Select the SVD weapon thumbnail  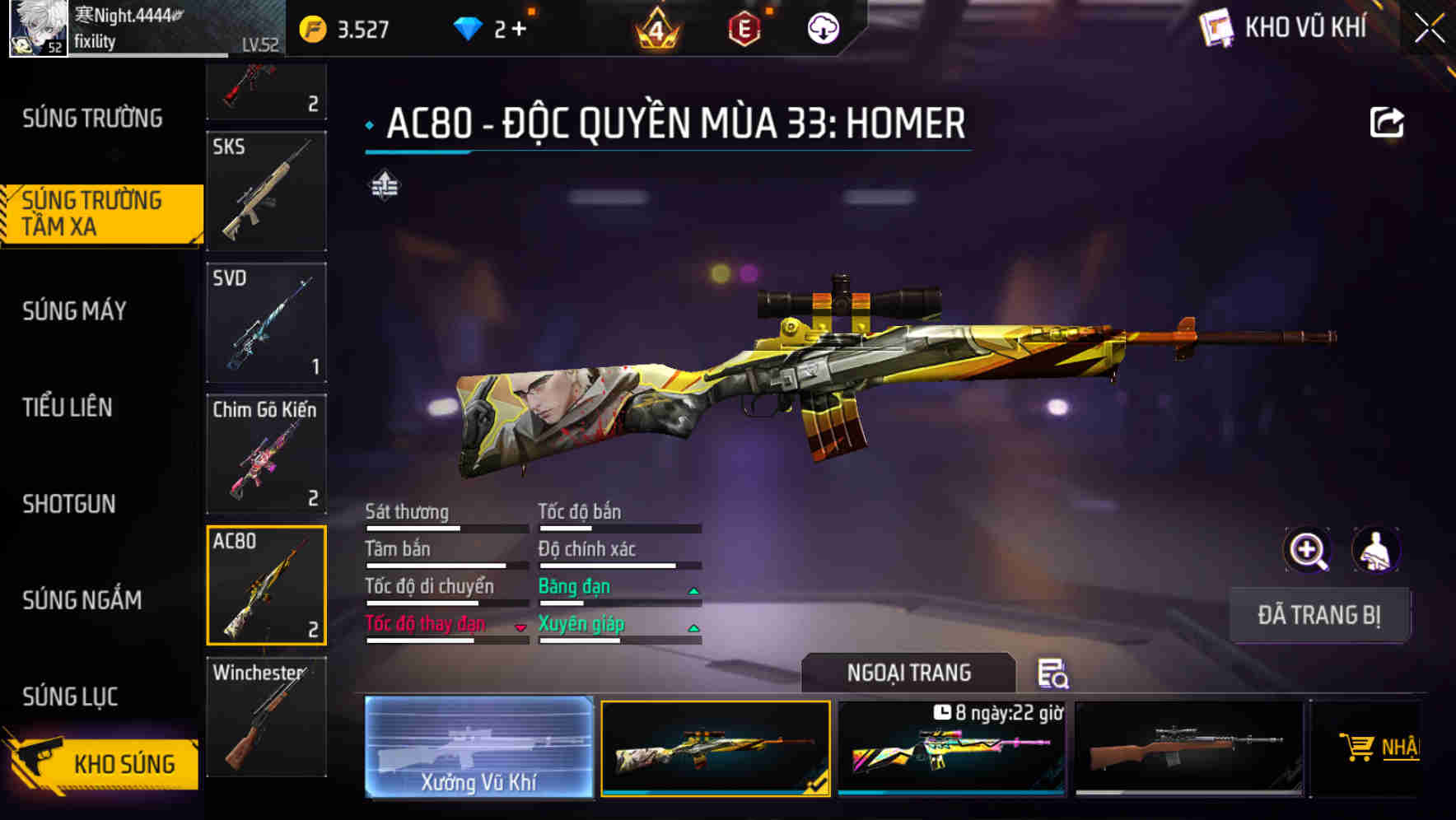[265, 323]
